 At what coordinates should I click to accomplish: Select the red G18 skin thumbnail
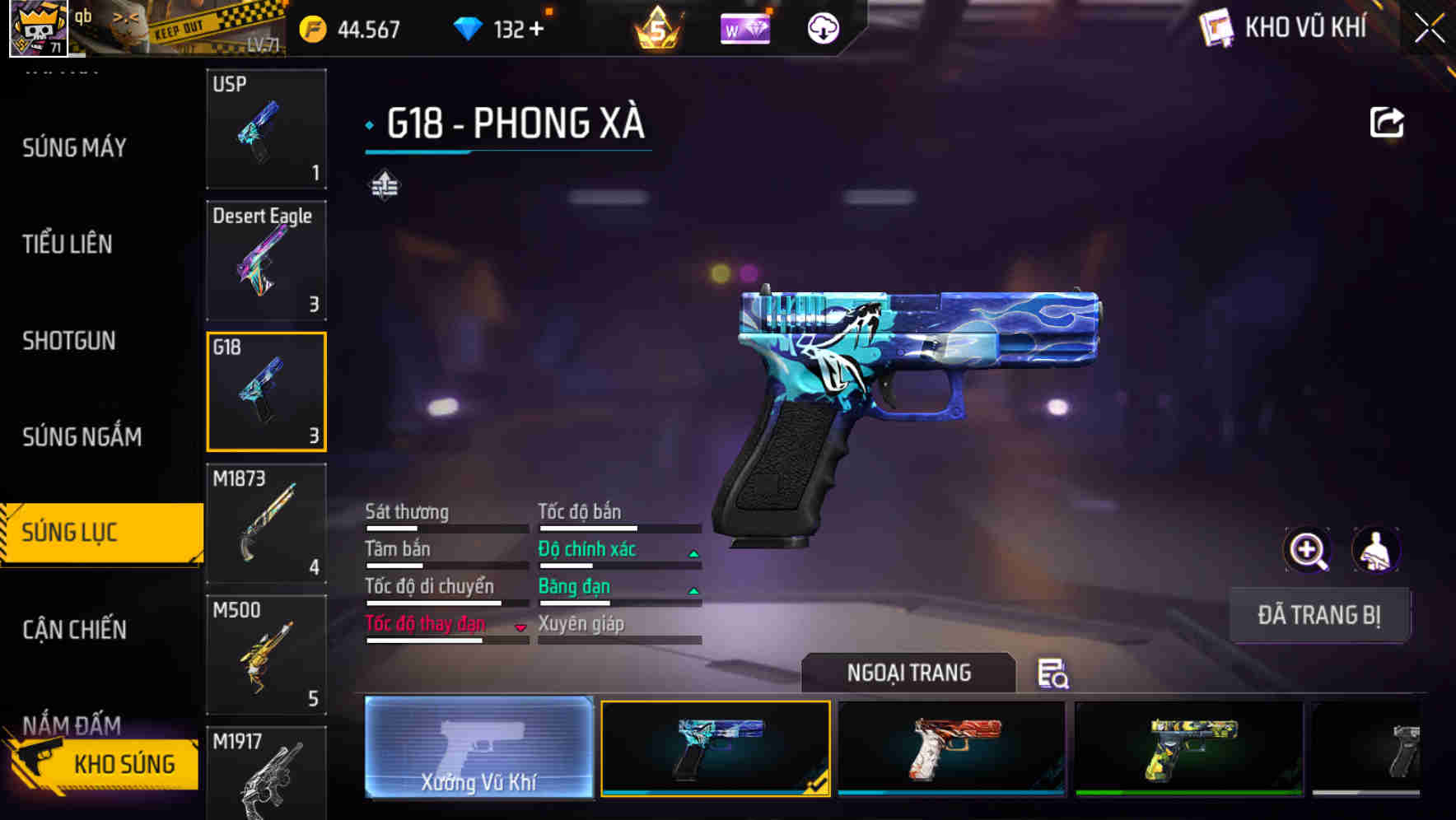951,749
